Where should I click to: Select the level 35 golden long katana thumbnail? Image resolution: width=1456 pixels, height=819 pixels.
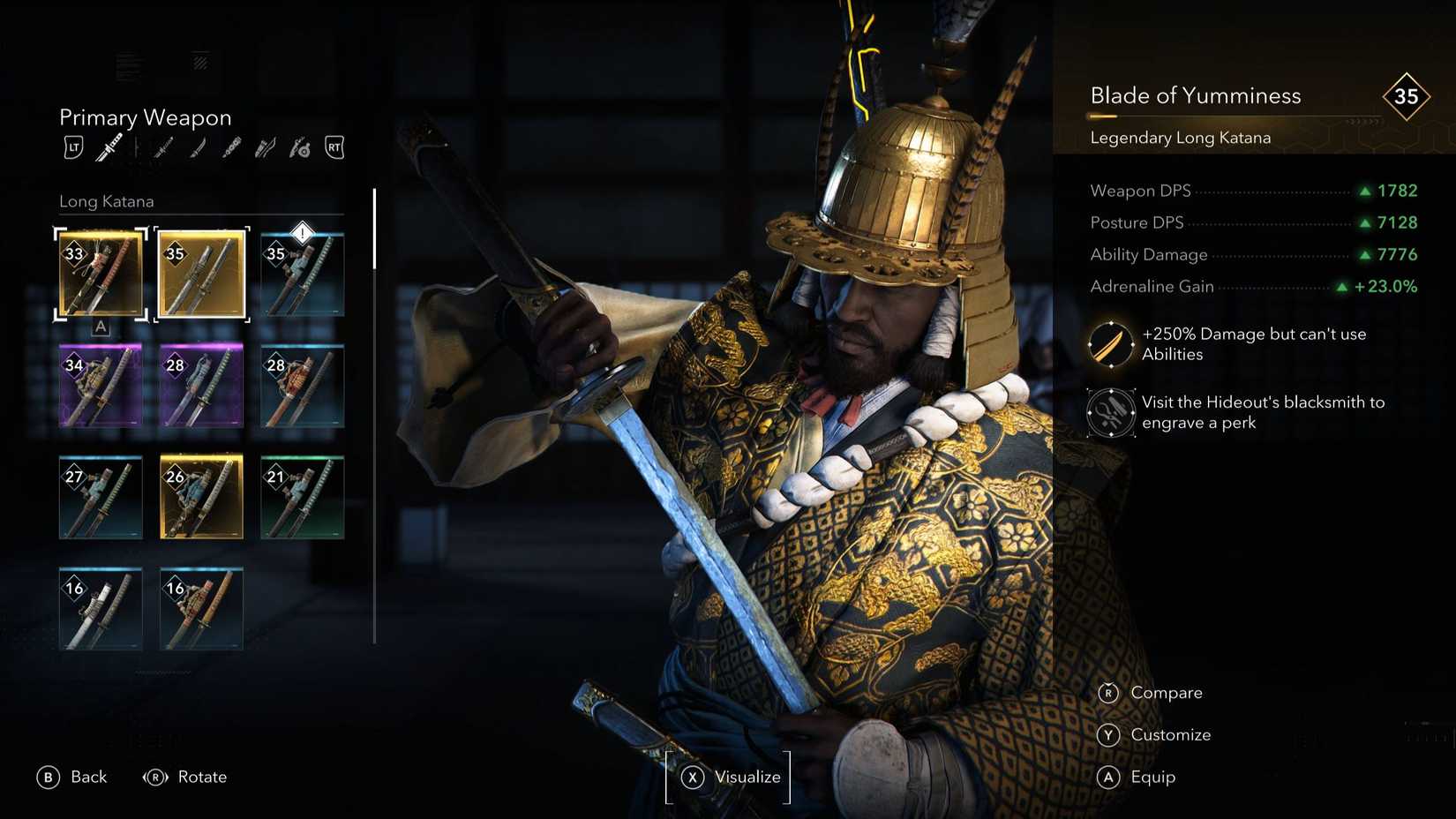[201, 274]
